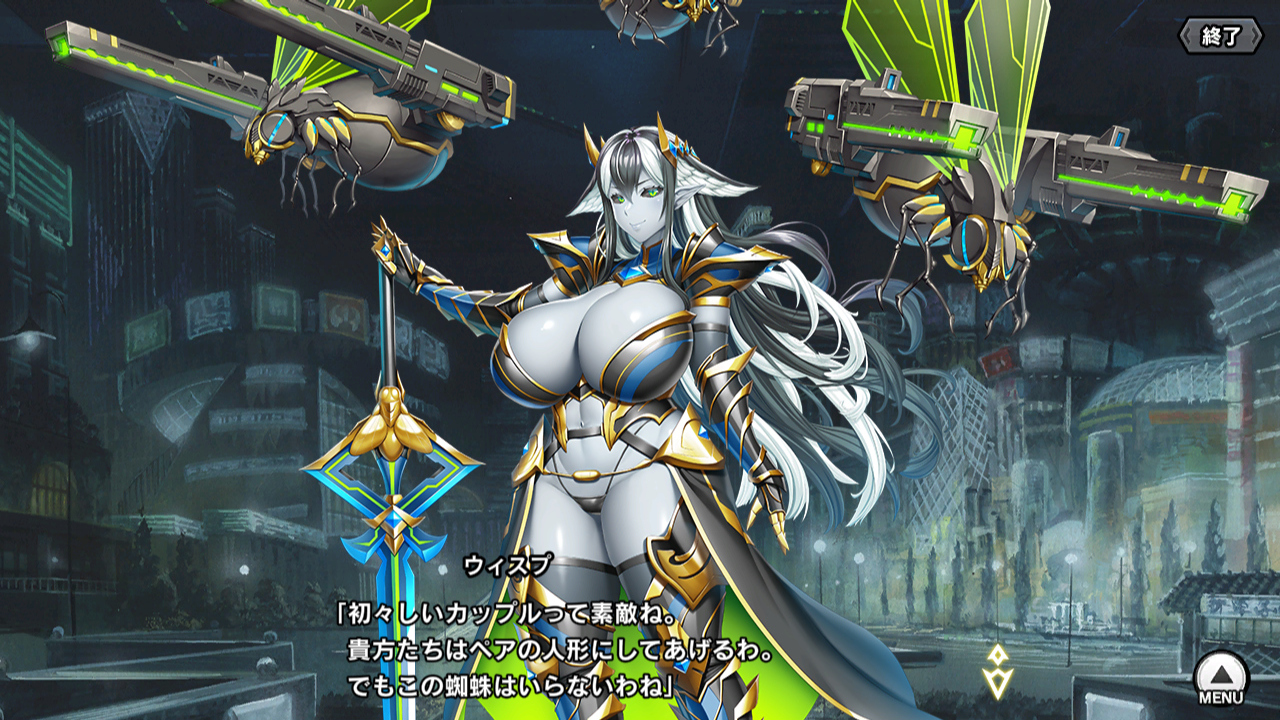Viewport: 1280px width, 720px height.
Task: Click the 終了 button to end the scene
Action: click(1220, 37)
